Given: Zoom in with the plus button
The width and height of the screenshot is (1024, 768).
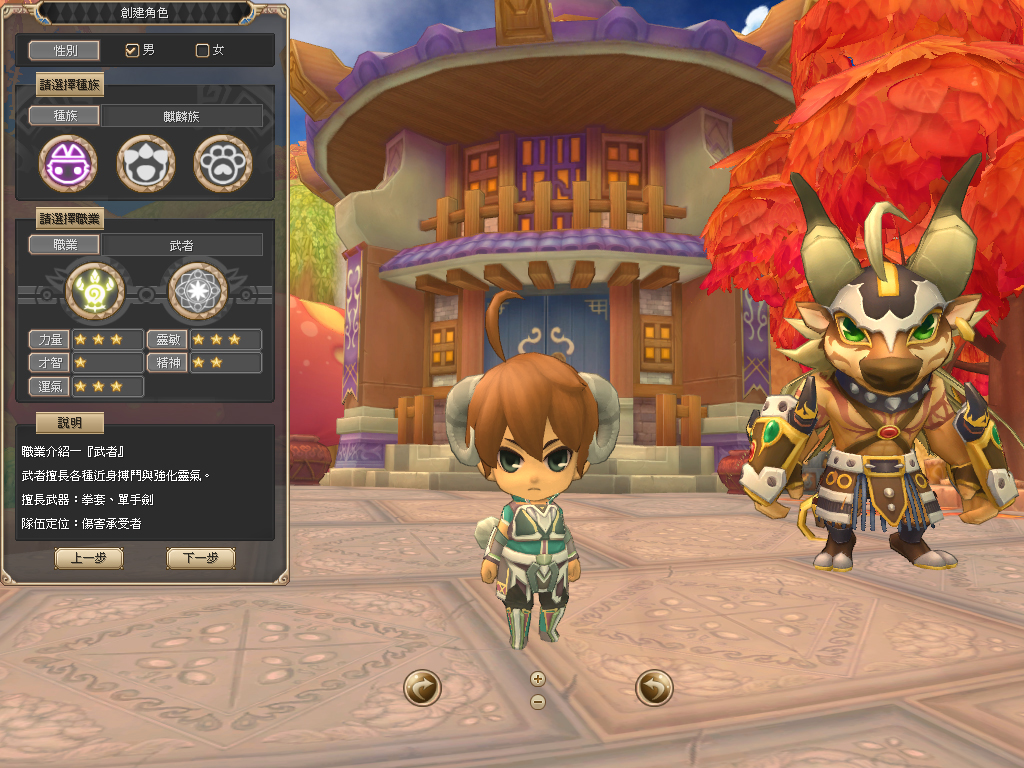Looking at the screenshot, I should coord(538,679).
